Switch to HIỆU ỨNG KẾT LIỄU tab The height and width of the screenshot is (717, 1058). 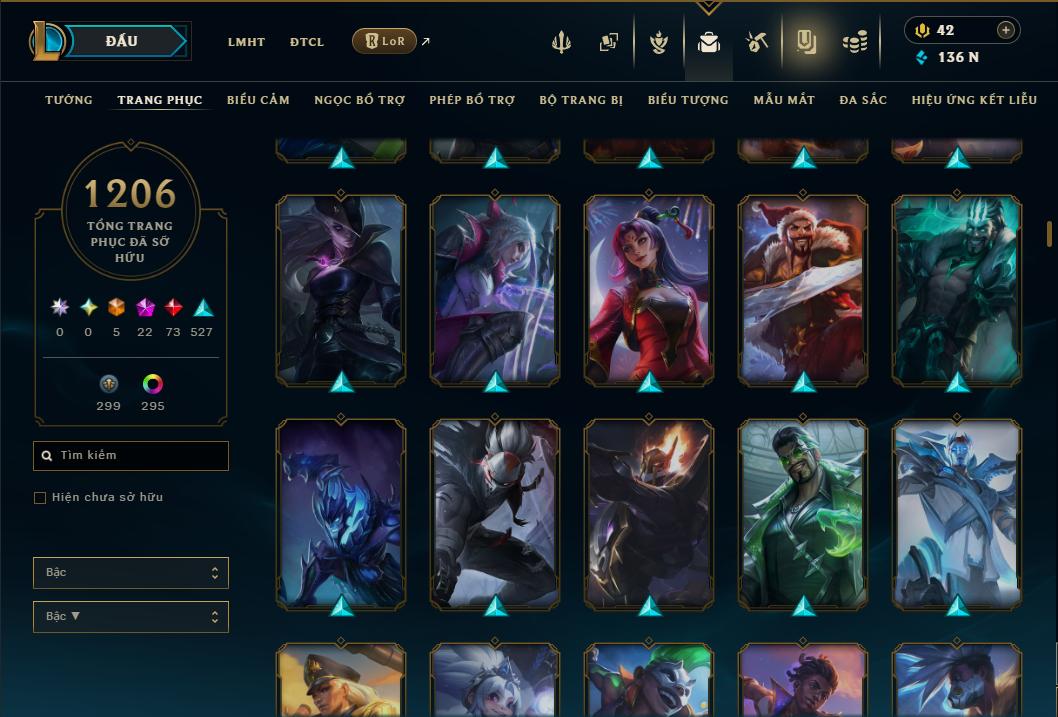click(974, 100)
